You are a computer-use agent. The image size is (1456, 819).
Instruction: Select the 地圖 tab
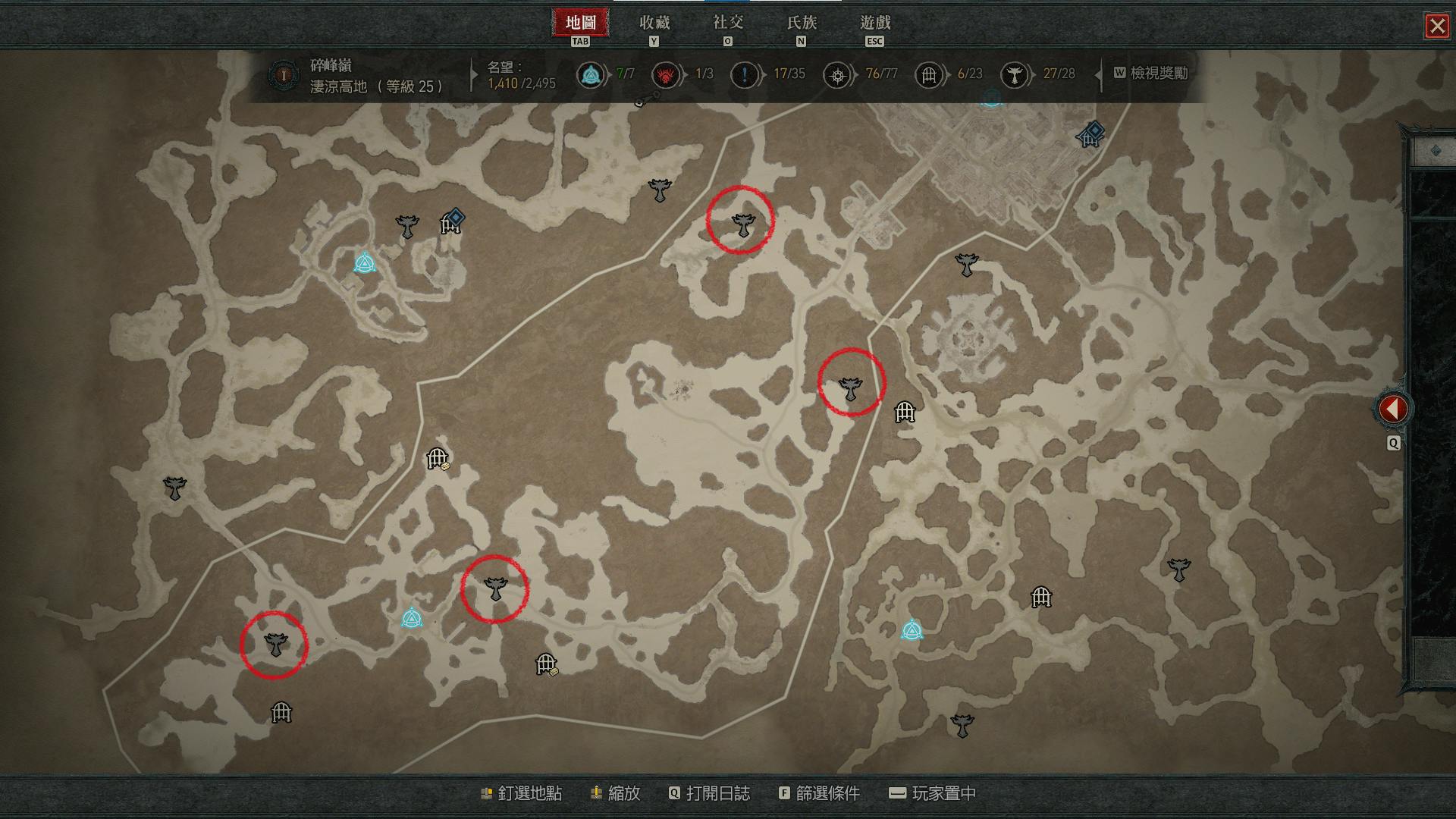click(x=580, y=24)
